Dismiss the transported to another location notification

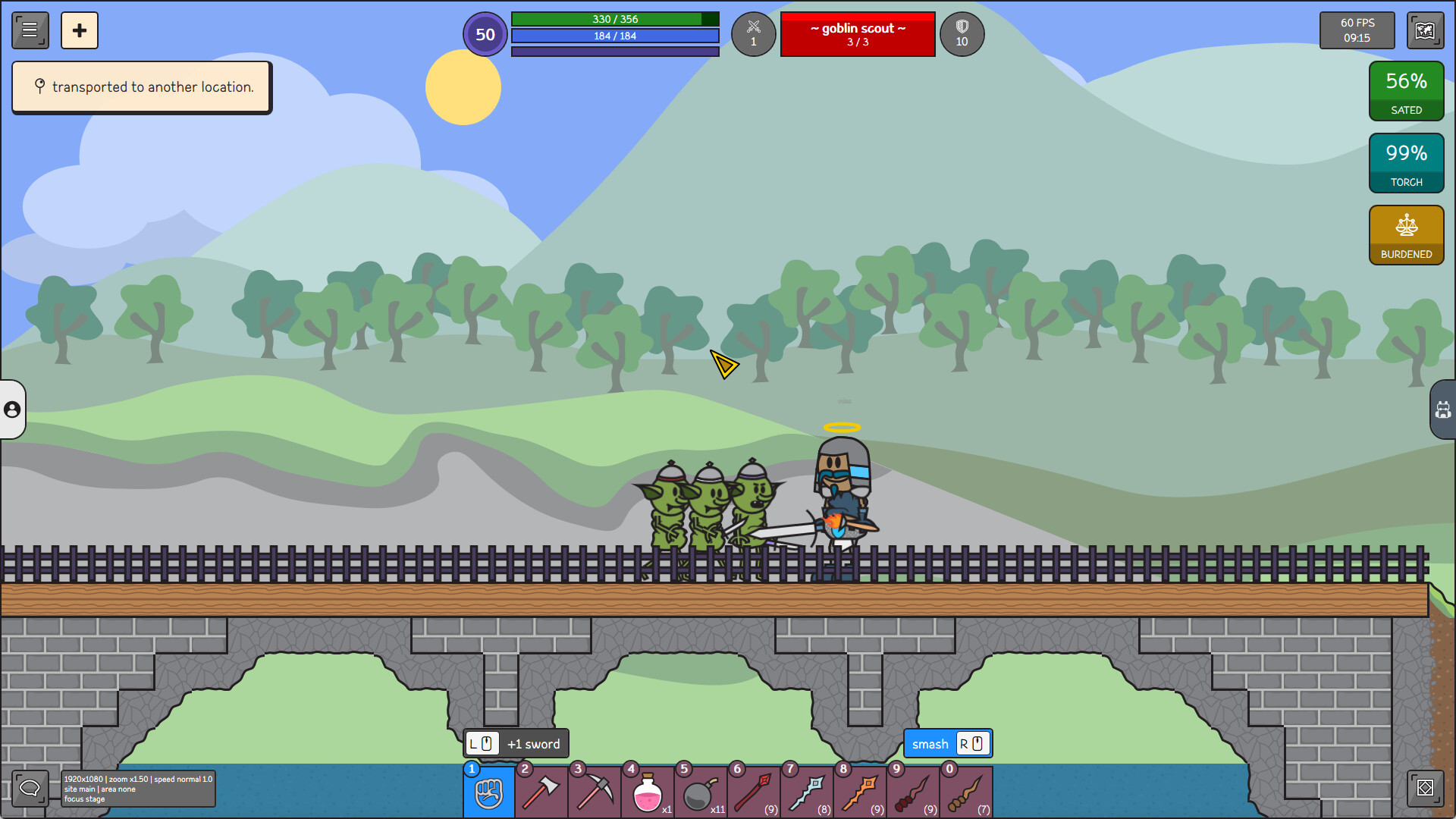(x=141, y=86)
